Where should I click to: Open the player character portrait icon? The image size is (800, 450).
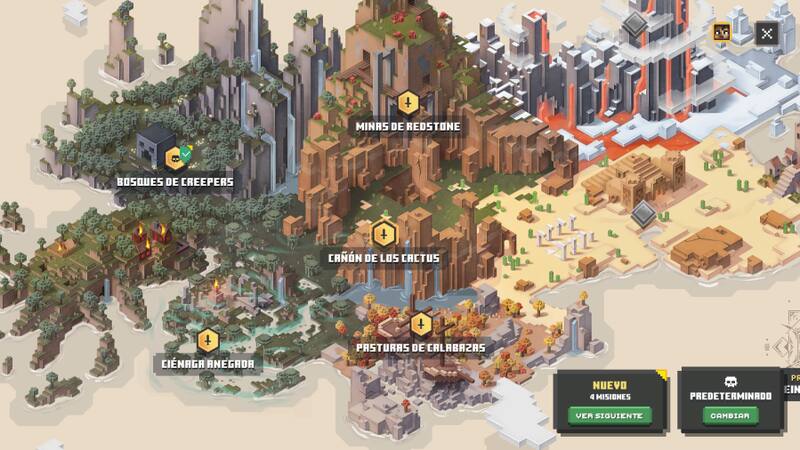(721, 32)
